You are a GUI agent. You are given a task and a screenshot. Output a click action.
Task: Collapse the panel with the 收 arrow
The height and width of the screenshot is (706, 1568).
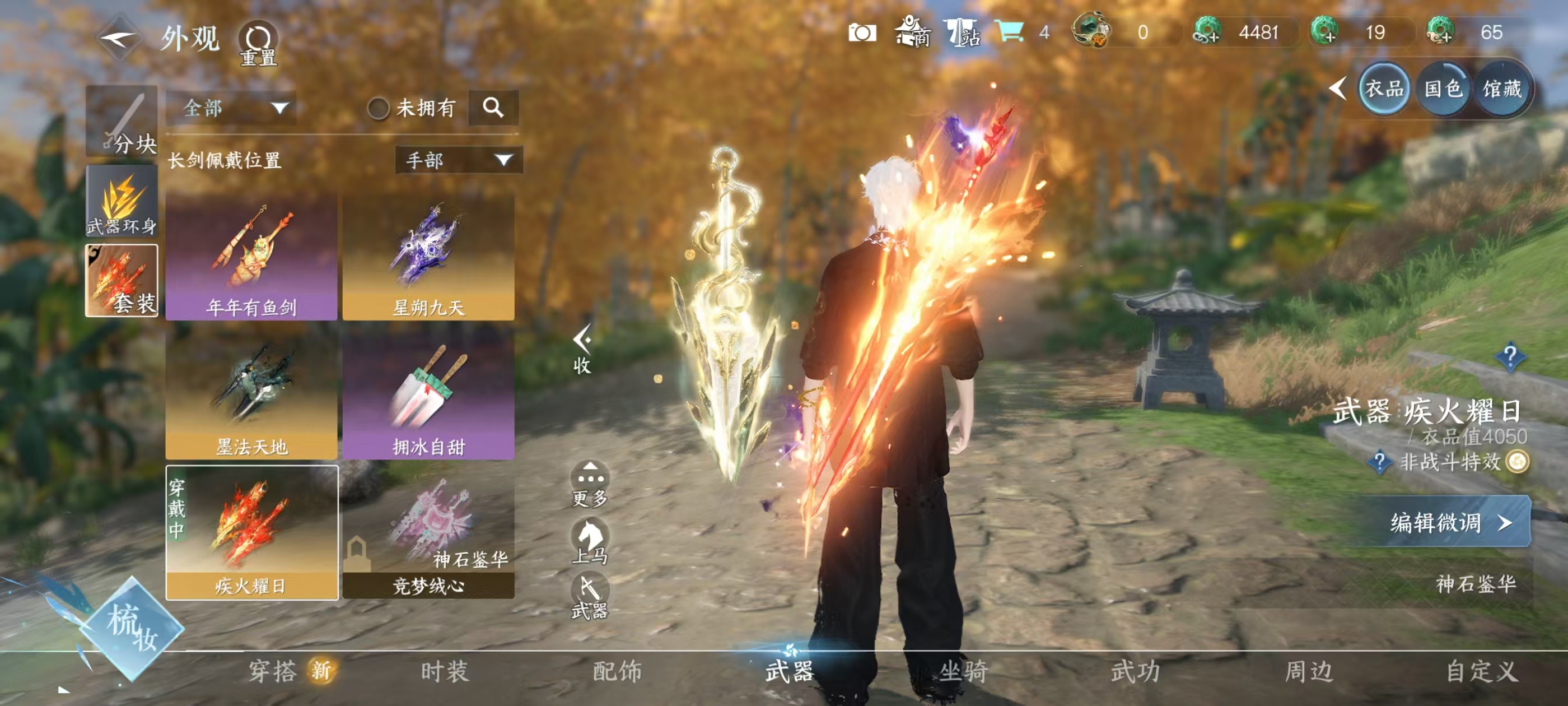point(582,349)
